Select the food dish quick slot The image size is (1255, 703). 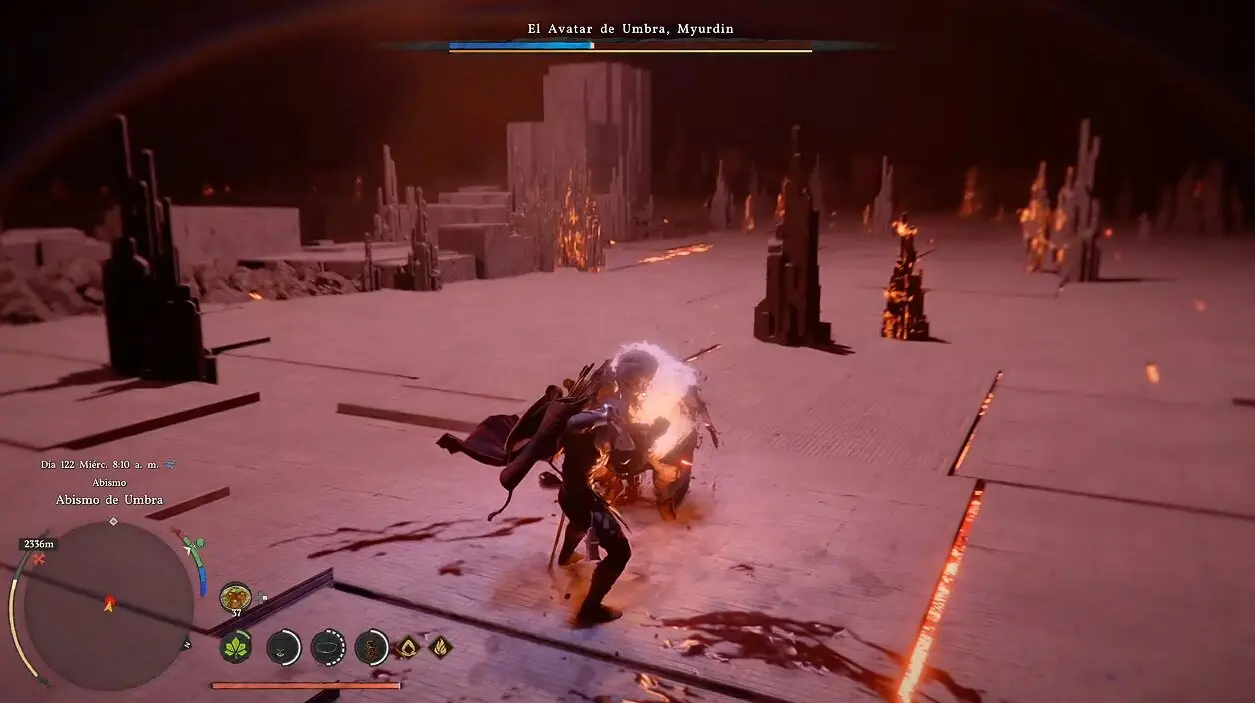(x=235, y=597)
